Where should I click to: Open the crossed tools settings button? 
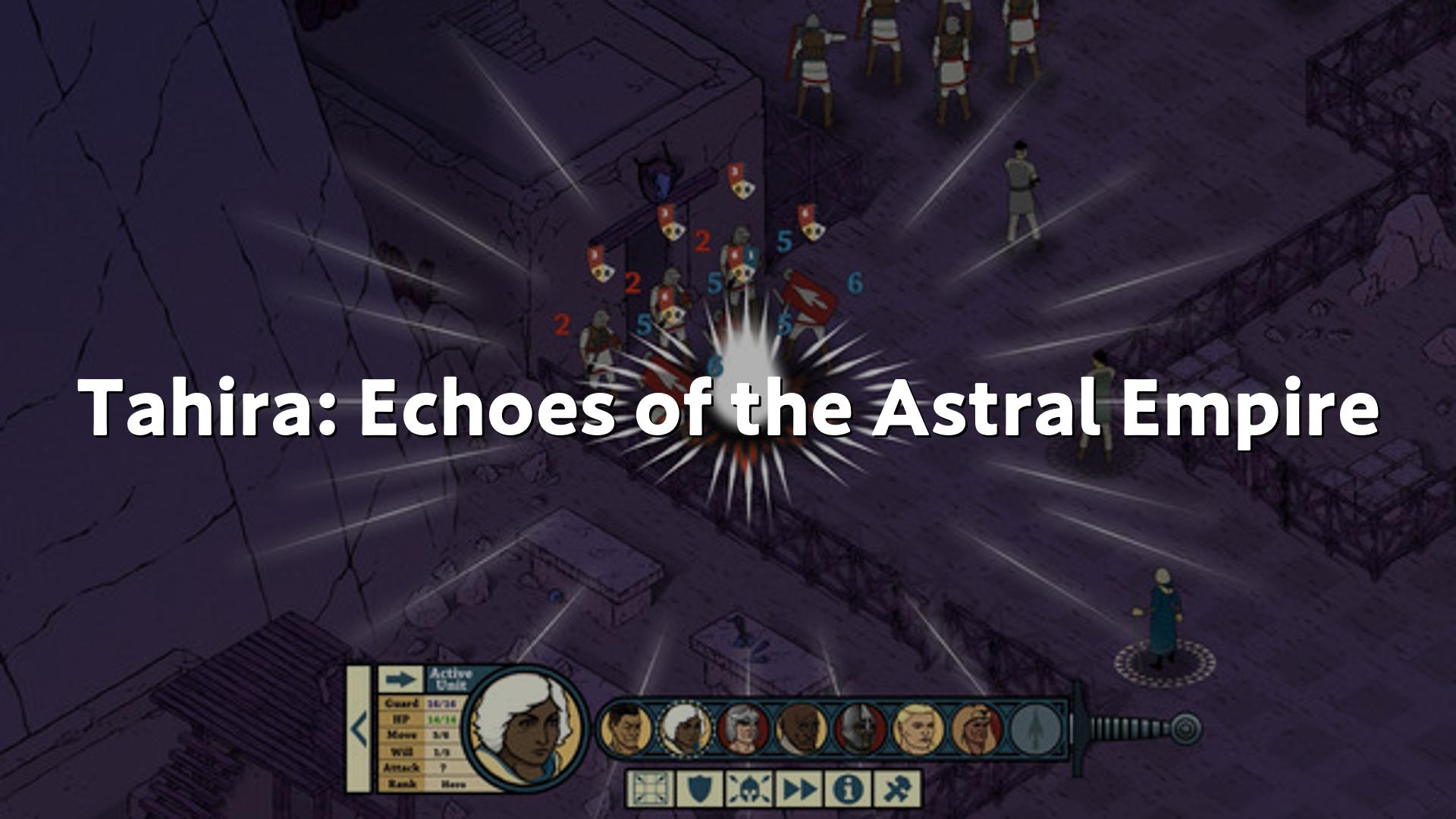898,789
